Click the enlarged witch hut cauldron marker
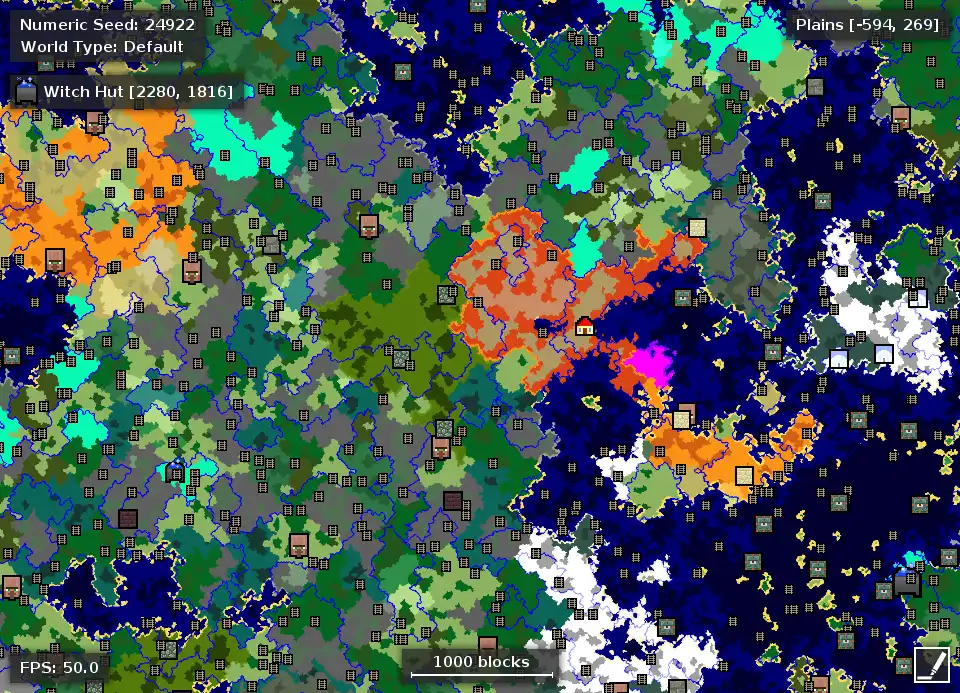This screenshot has width=960, height=693. click(x=906, y=583)
